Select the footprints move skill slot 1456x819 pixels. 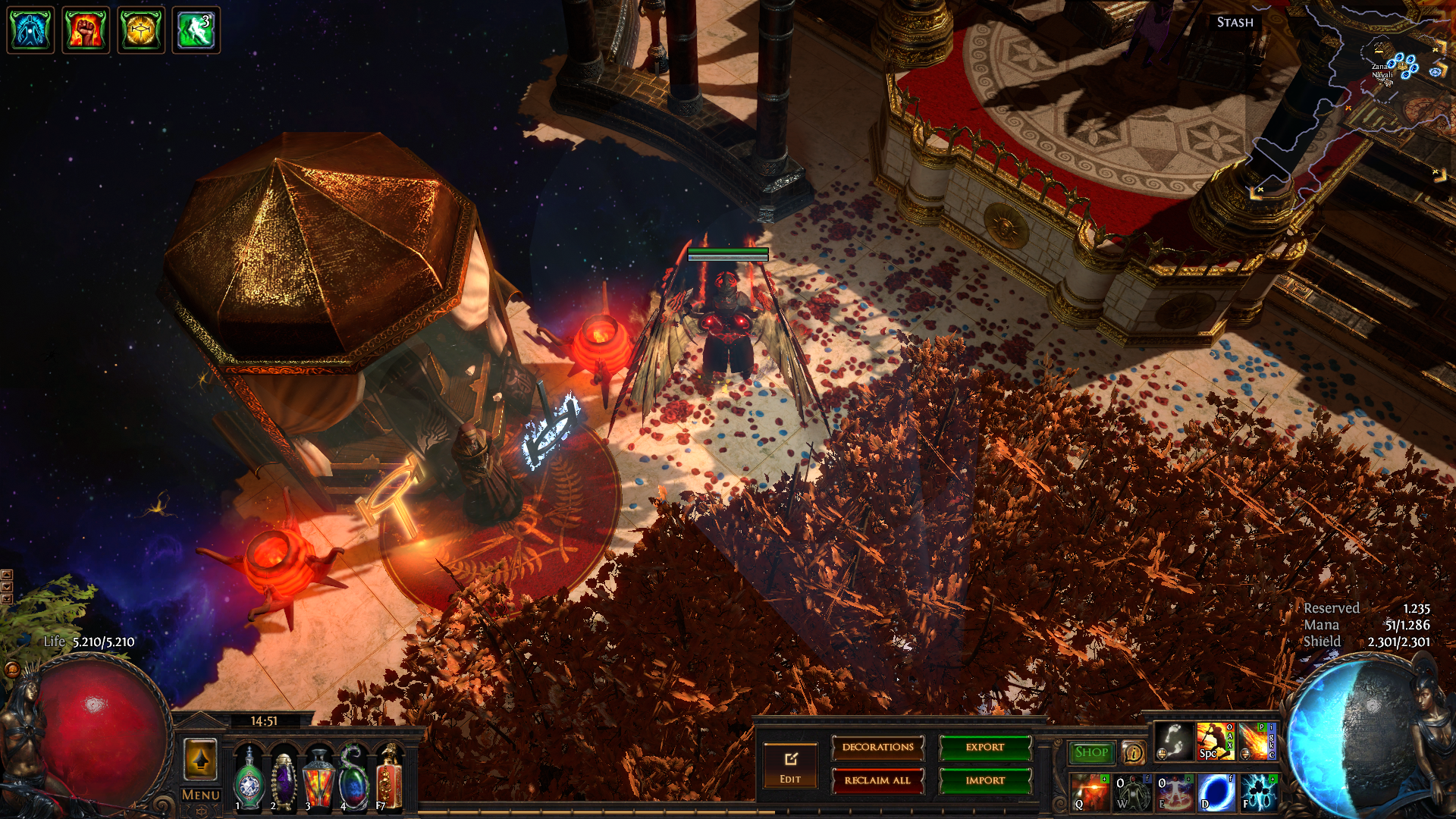tap(1173, 741)
